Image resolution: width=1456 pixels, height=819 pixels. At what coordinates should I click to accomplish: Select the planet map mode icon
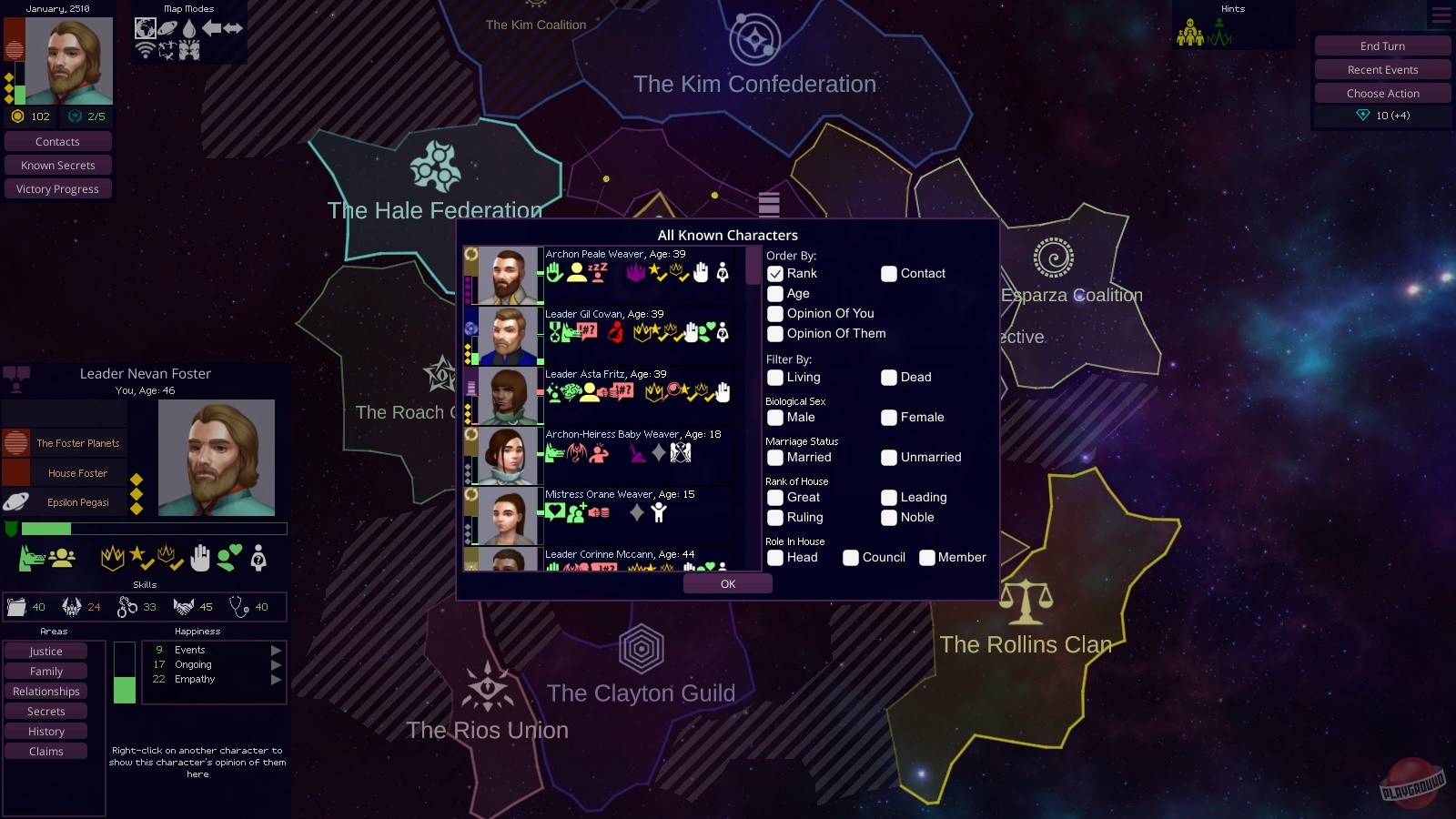167,28
